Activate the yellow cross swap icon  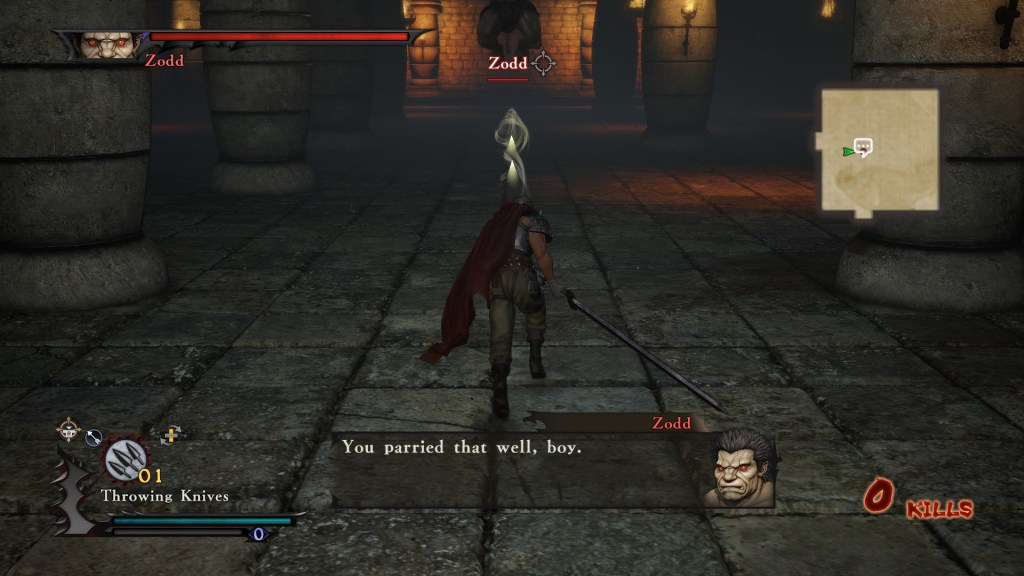(171, 435)
